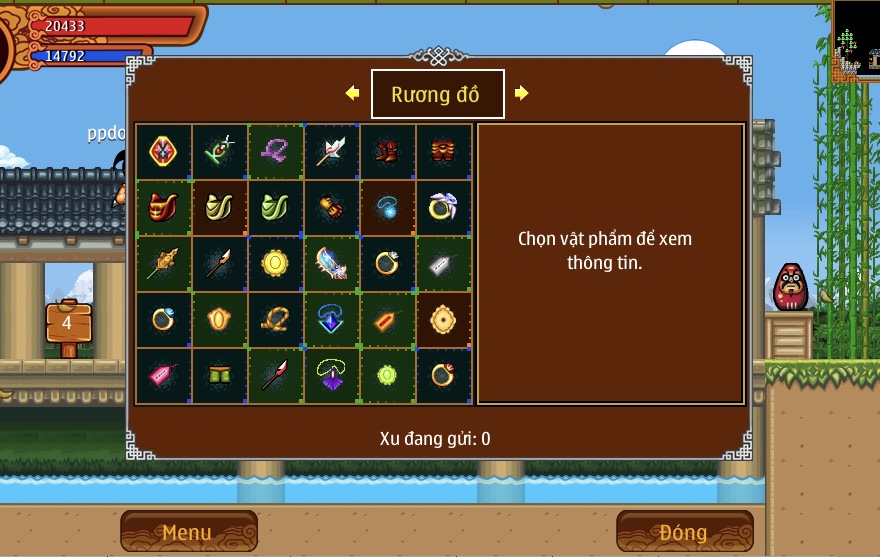Select the blue diamond necklace

[x=331, y=320]
